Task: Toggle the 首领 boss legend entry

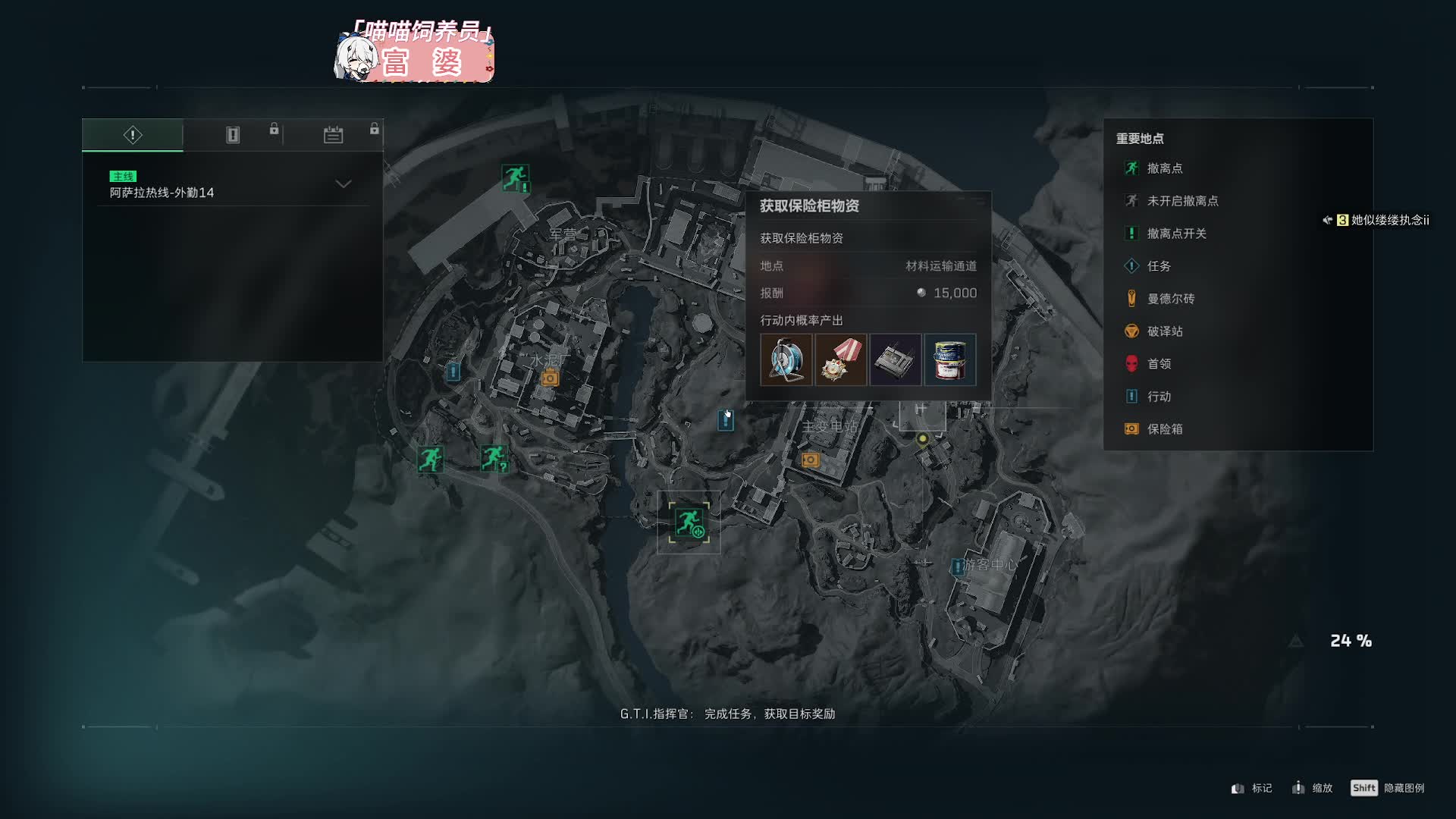Action: pyautogui.click(x=1158, y=364)
